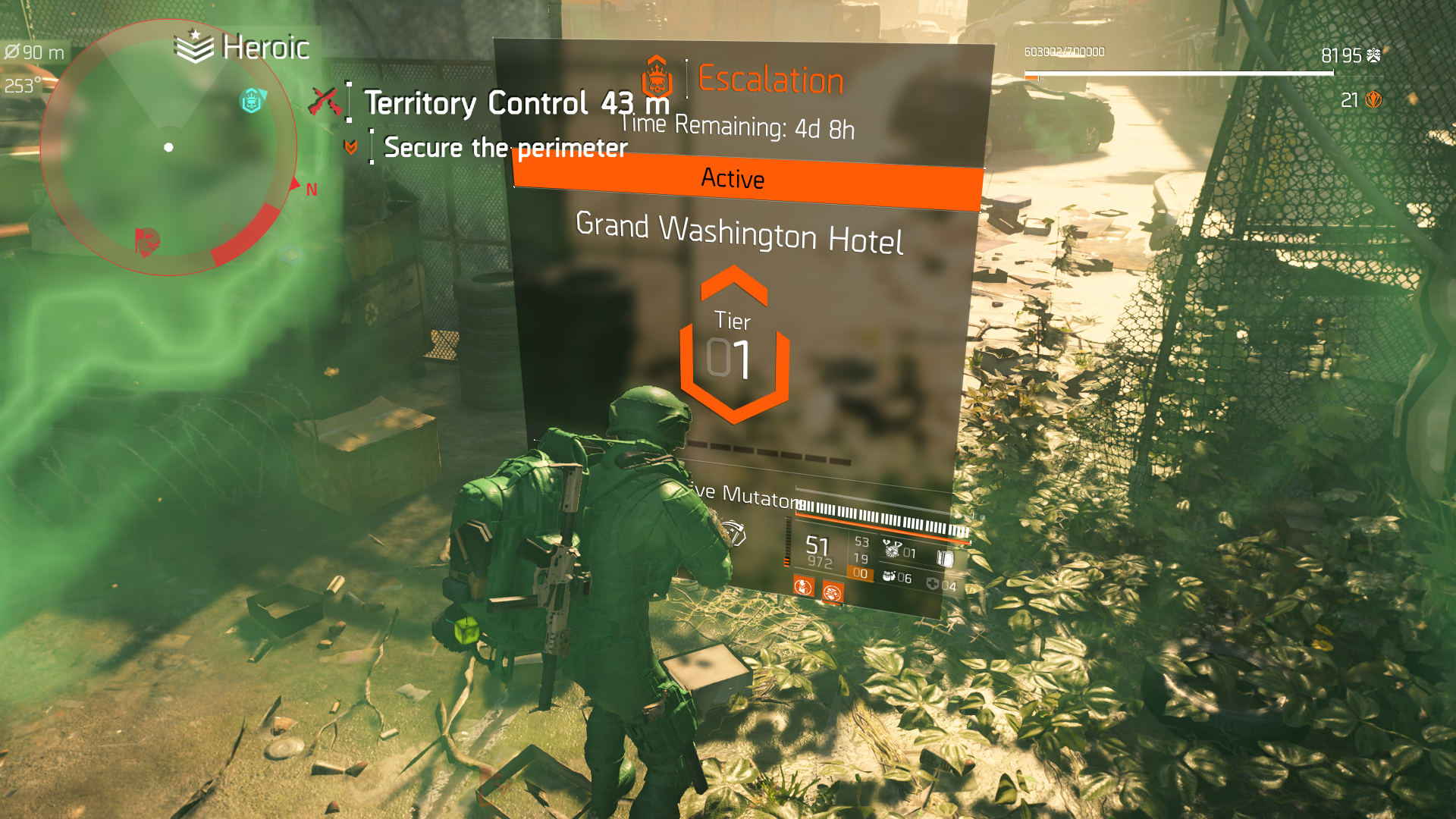Activate the second orange skill icon

[x=832, y=591]
